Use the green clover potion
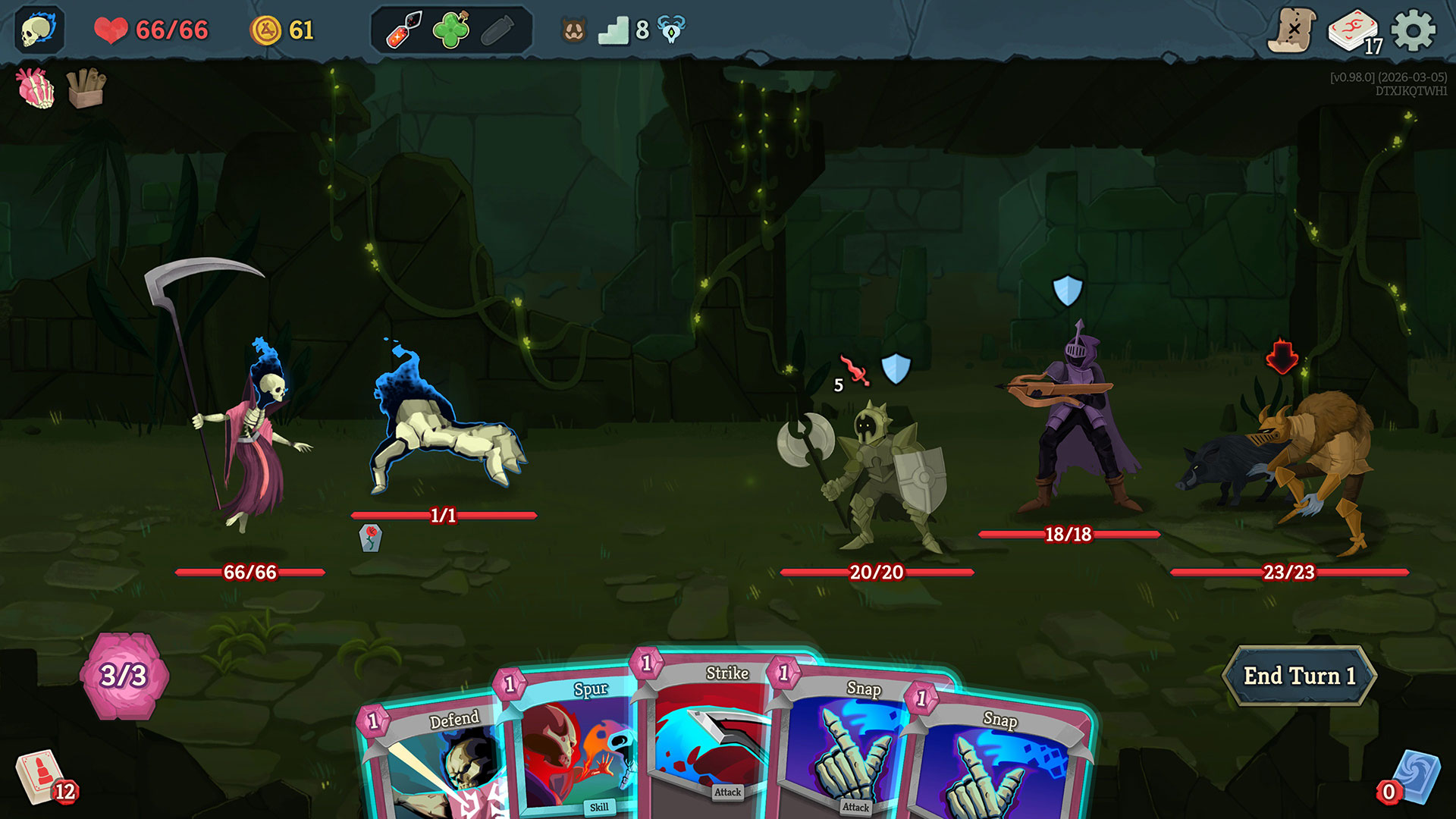 point(450,30)
